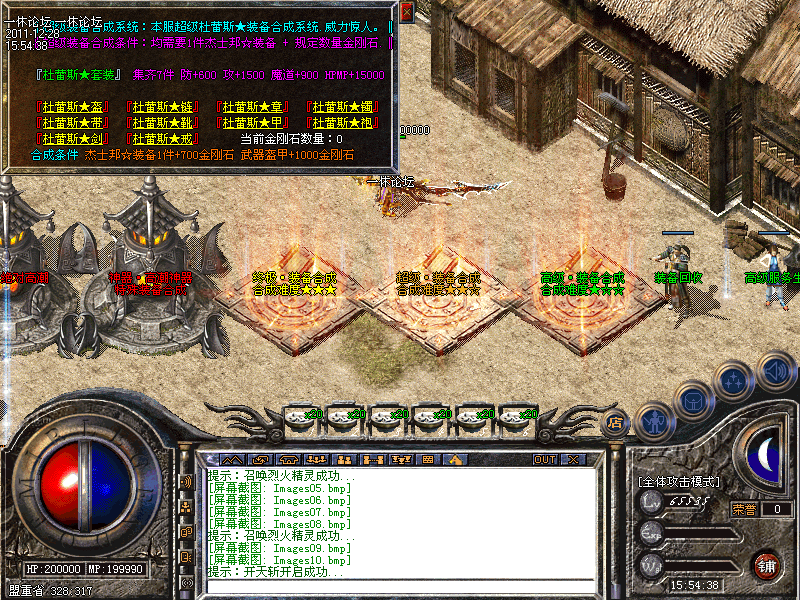The height and width of the screenshot is (600, 800).
Task: Select the 杜蕾斯★链 necklace synthesis link
Action: click(162, 107)
